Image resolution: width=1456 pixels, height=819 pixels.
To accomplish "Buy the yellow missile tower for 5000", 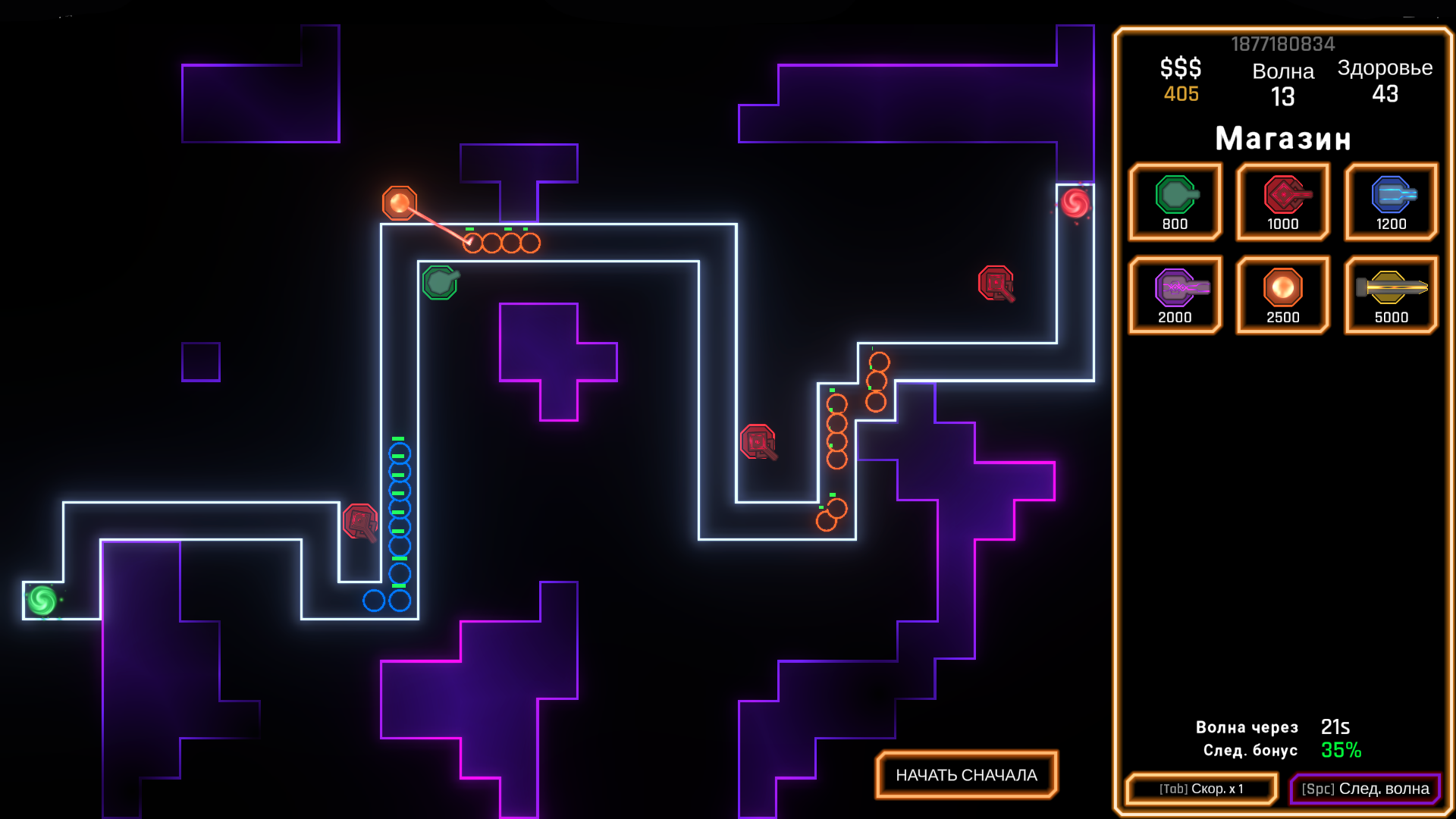I will [x=1390, y=294].
